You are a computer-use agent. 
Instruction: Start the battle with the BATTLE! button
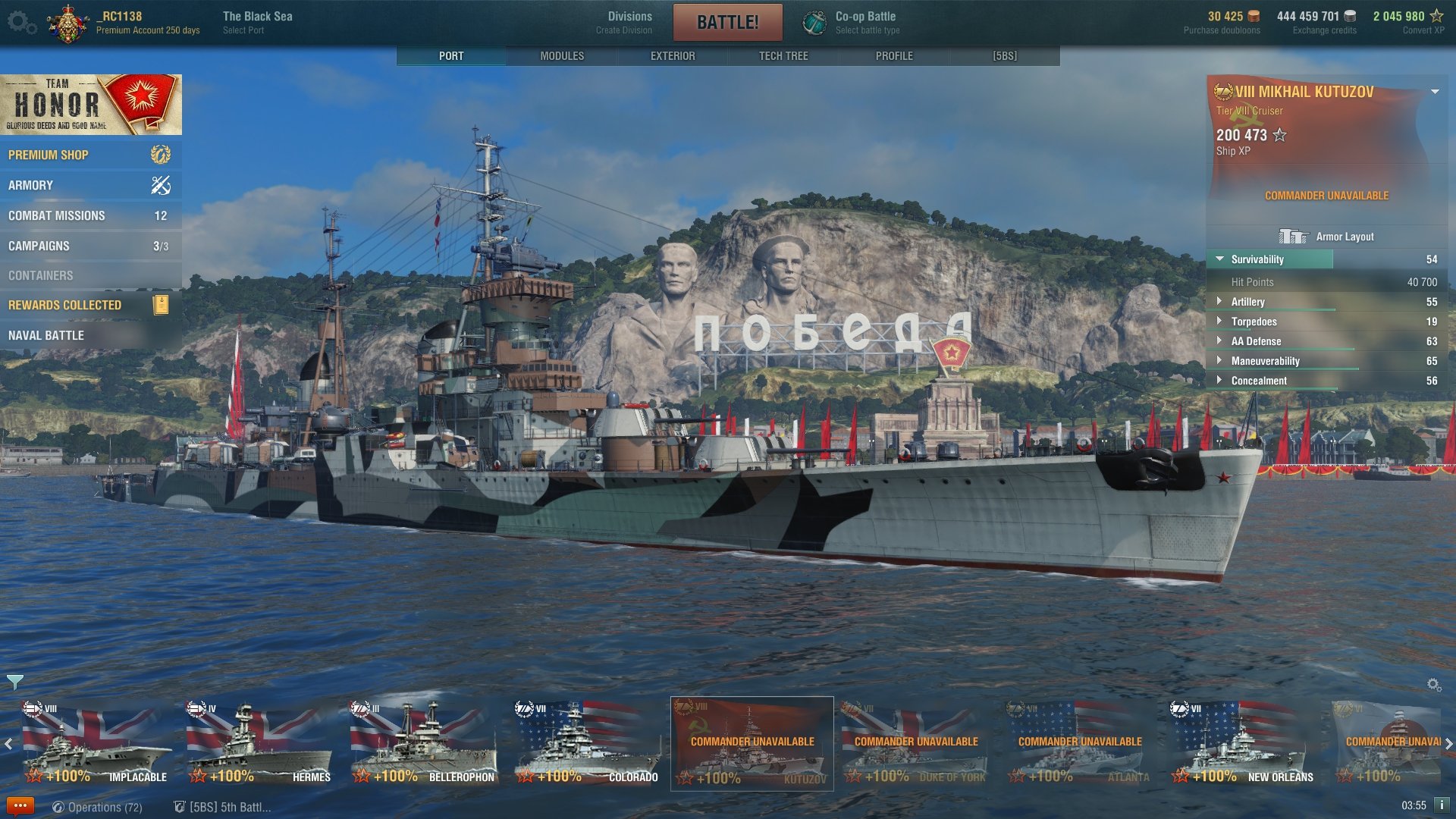pos(727,22)
